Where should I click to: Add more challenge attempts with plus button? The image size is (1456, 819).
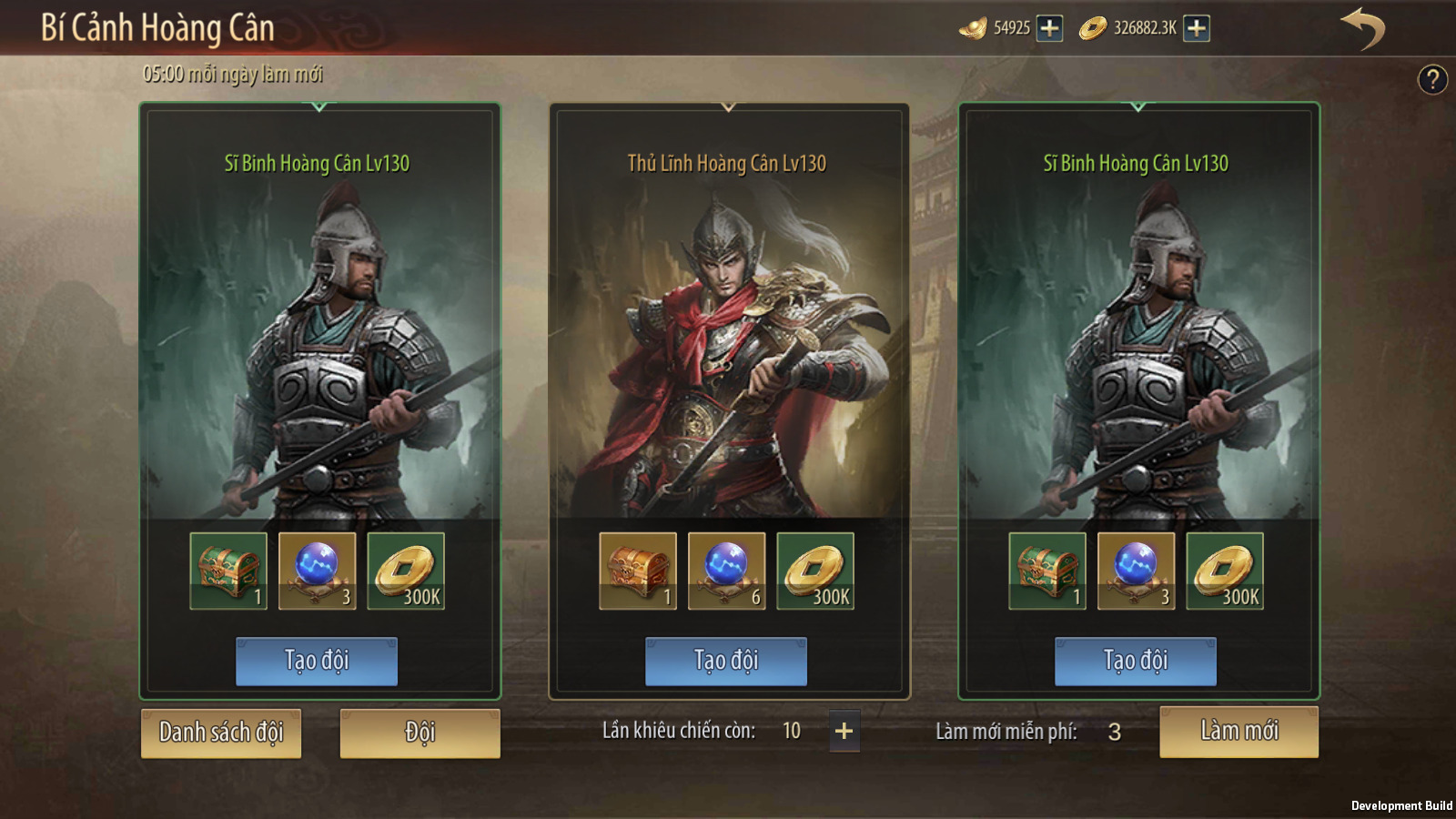tap(844, 731)
